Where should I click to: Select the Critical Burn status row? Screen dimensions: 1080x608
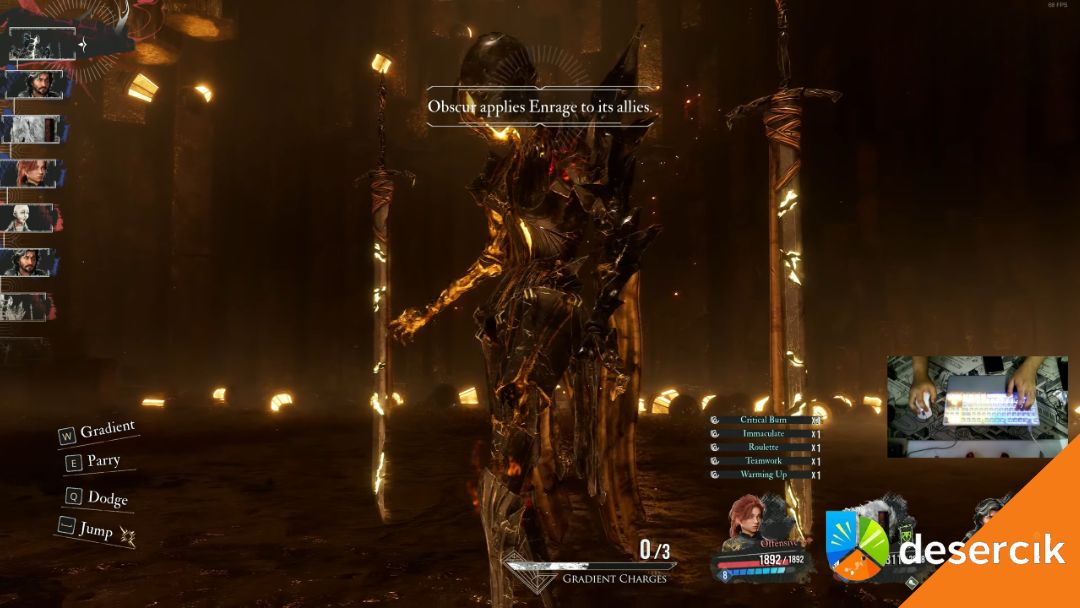click(764, 421)
